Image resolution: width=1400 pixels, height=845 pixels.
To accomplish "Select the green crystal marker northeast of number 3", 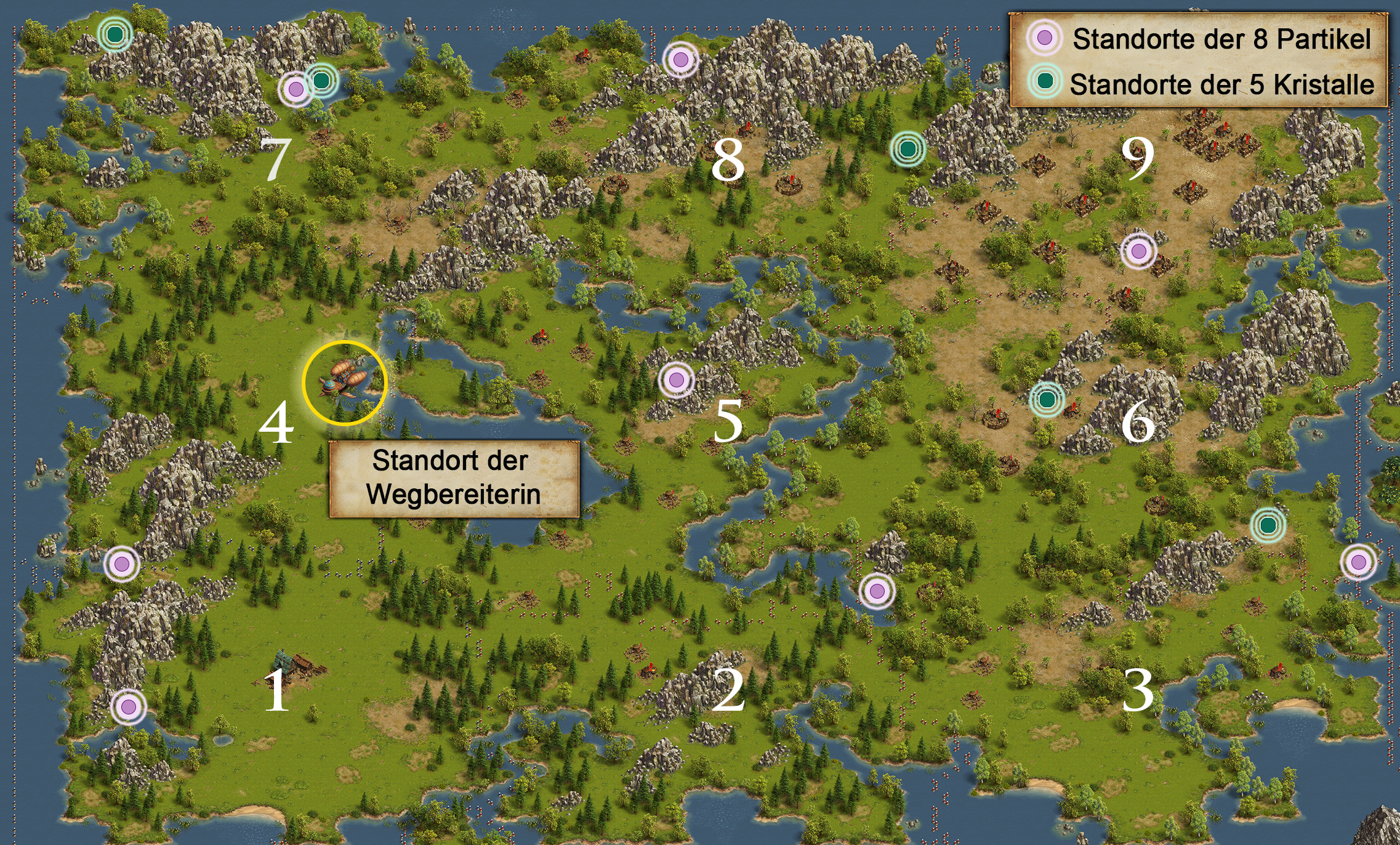I will coord(1268,525).
